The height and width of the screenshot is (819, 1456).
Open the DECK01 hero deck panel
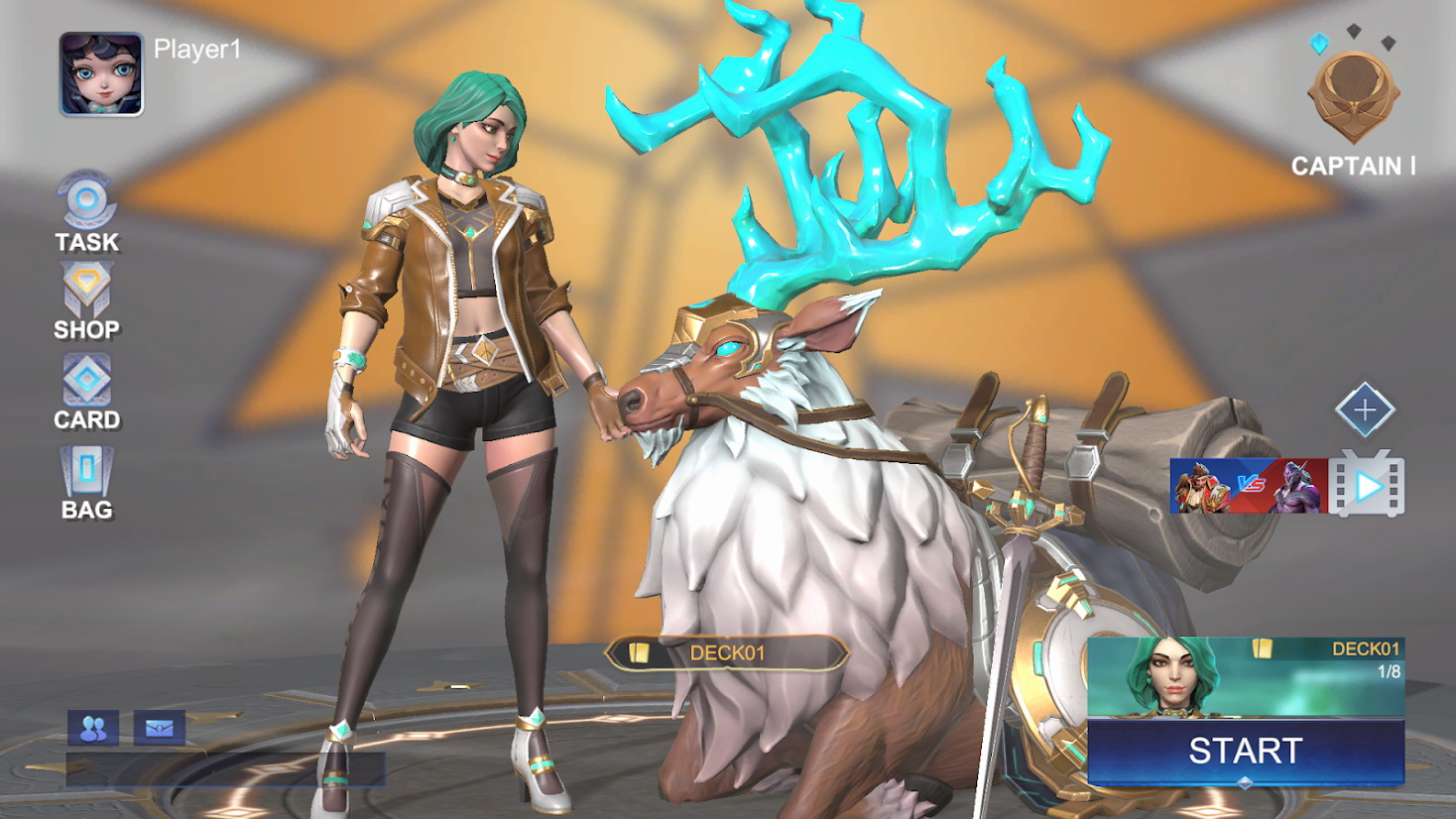click(1245, 676)
